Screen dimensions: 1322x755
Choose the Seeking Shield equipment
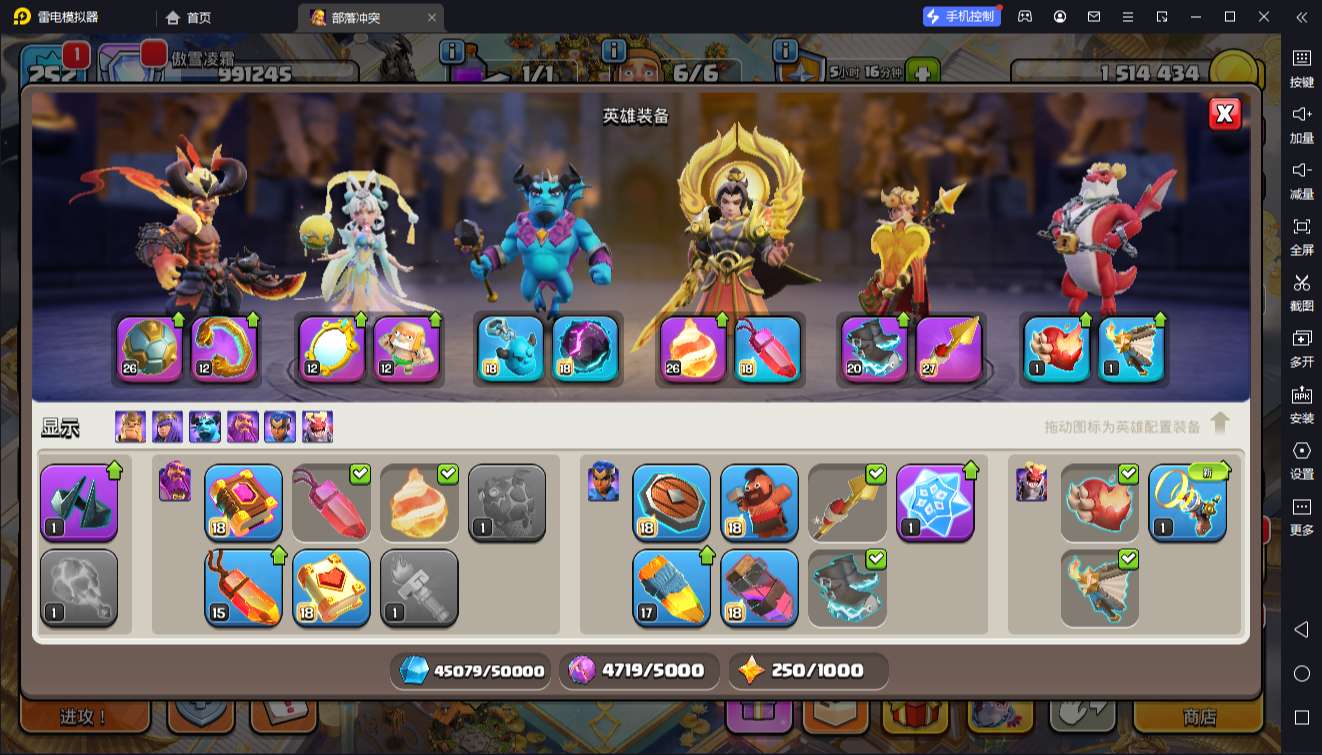pyautogui.click(x=671, y=501)
